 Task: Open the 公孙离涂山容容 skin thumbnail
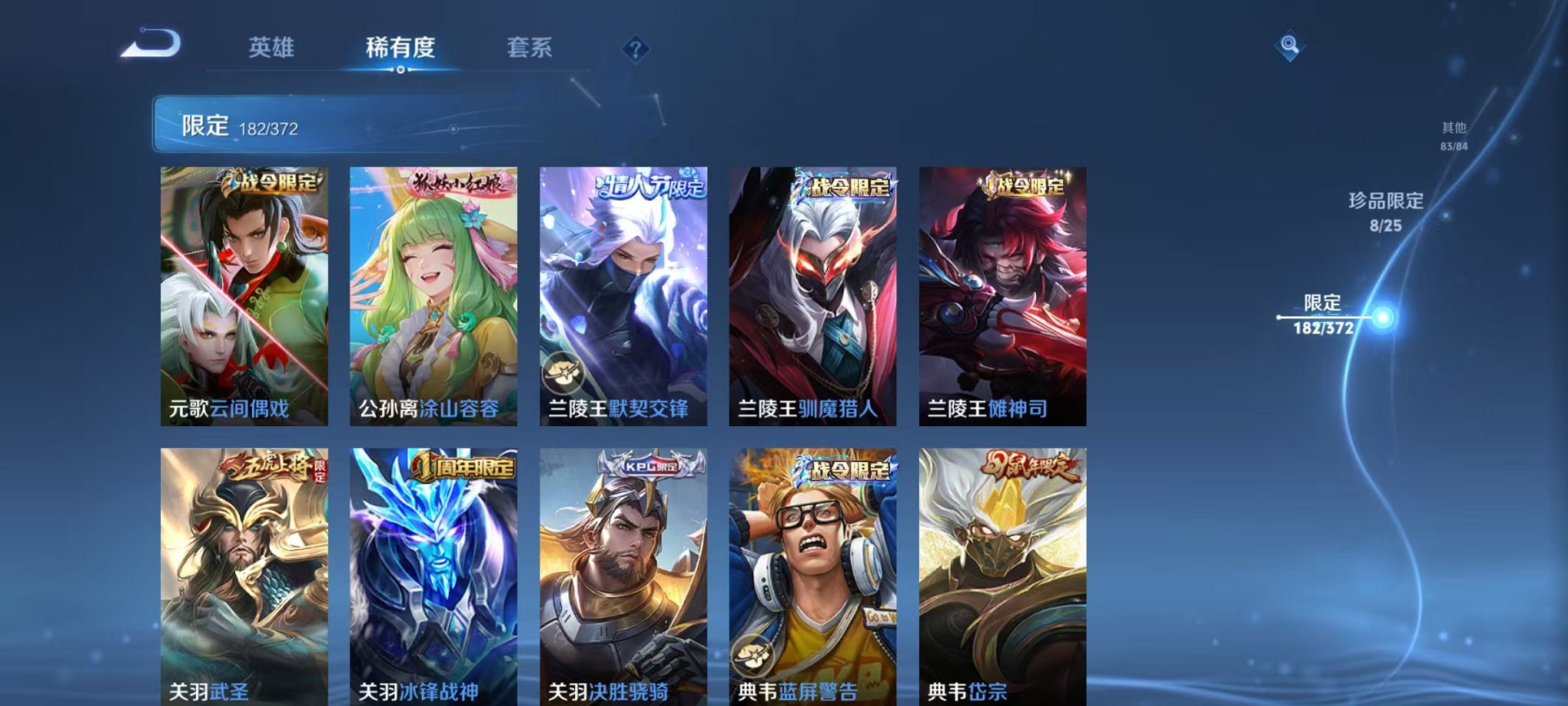tap(430, 292)
